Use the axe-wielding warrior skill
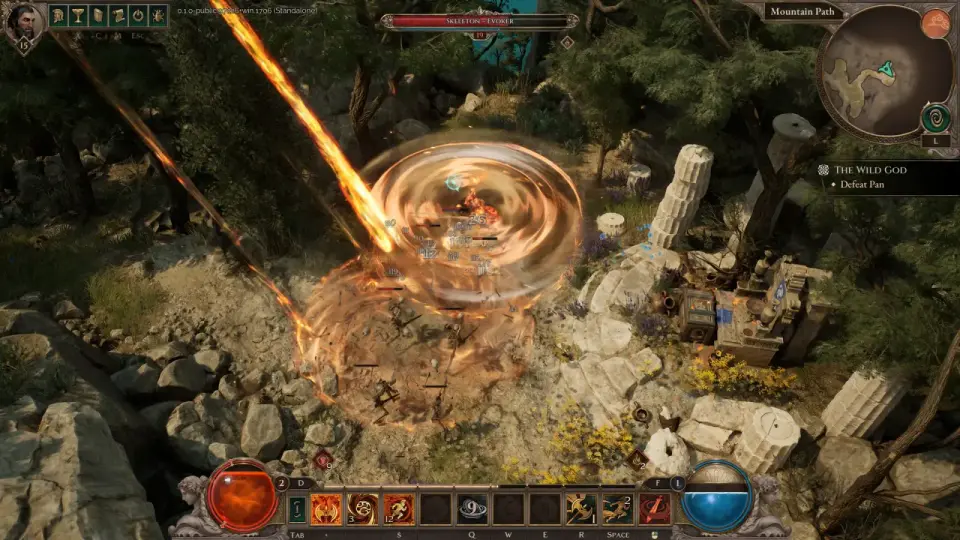Image resolution: width=960 pixels, height=540 pixels. tap(580, 509)
